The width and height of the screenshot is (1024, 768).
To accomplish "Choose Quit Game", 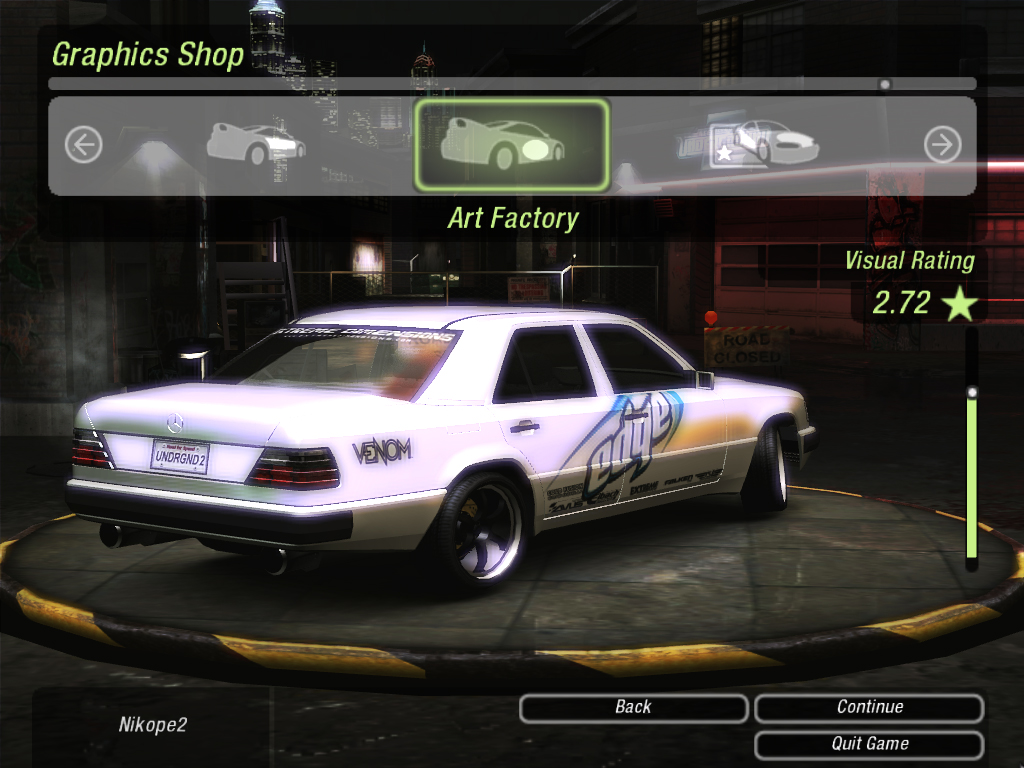I will (869, 744).
